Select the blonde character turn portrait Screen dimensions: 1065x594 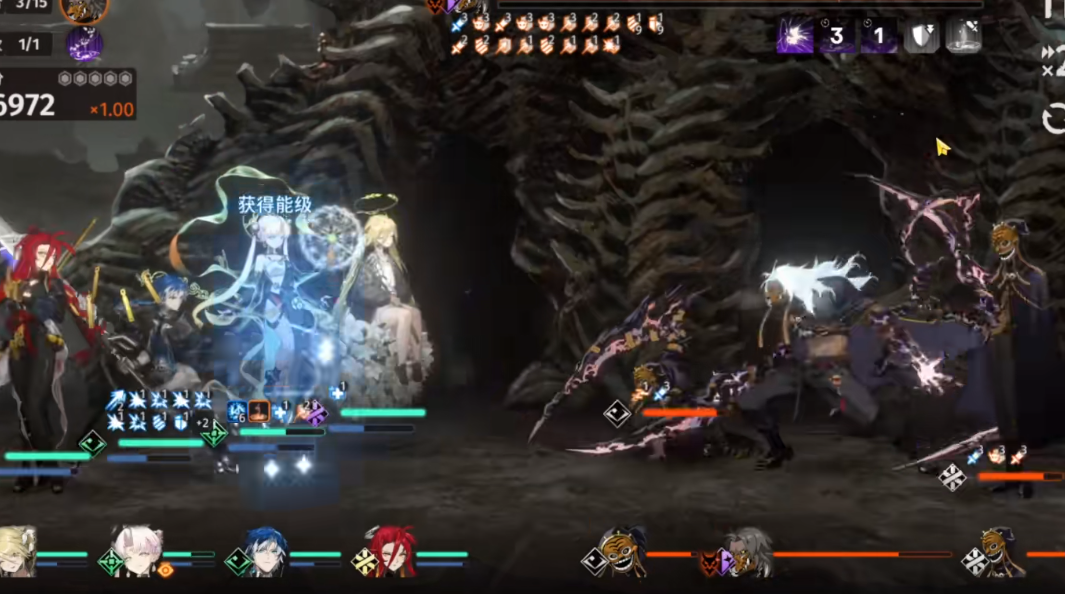pyautogui.click(x=16, y=552)
